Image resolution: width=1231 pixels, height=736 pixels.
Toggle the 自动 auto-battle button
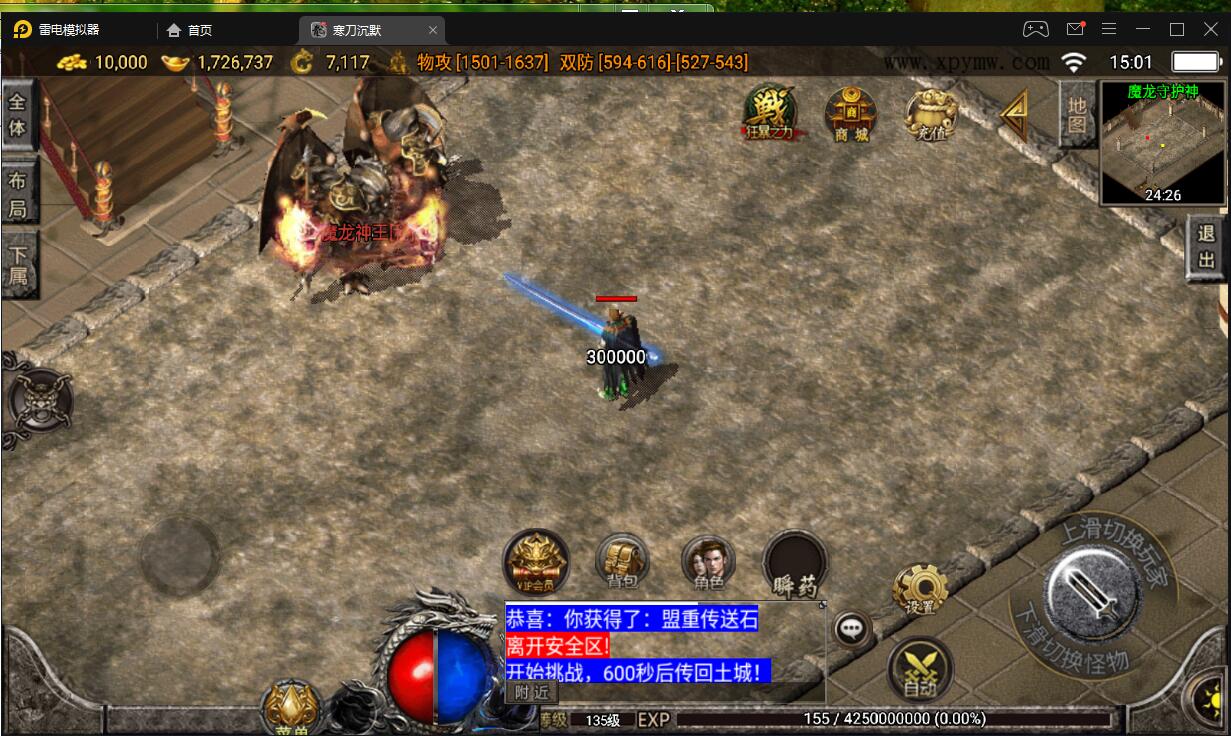pos(920,669)
